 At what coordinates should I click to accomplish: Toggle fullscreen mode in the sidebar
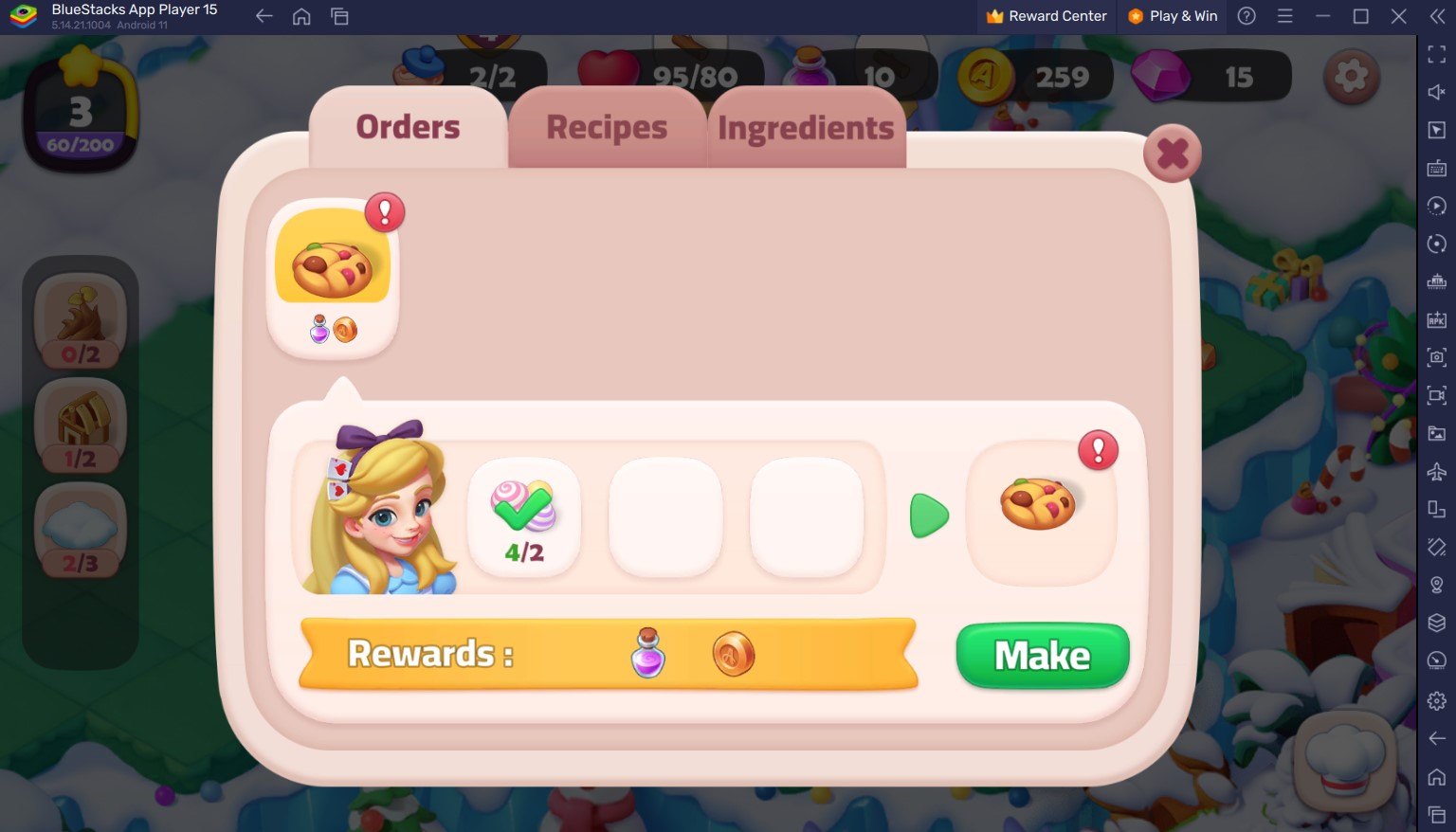click(1436, 54)
